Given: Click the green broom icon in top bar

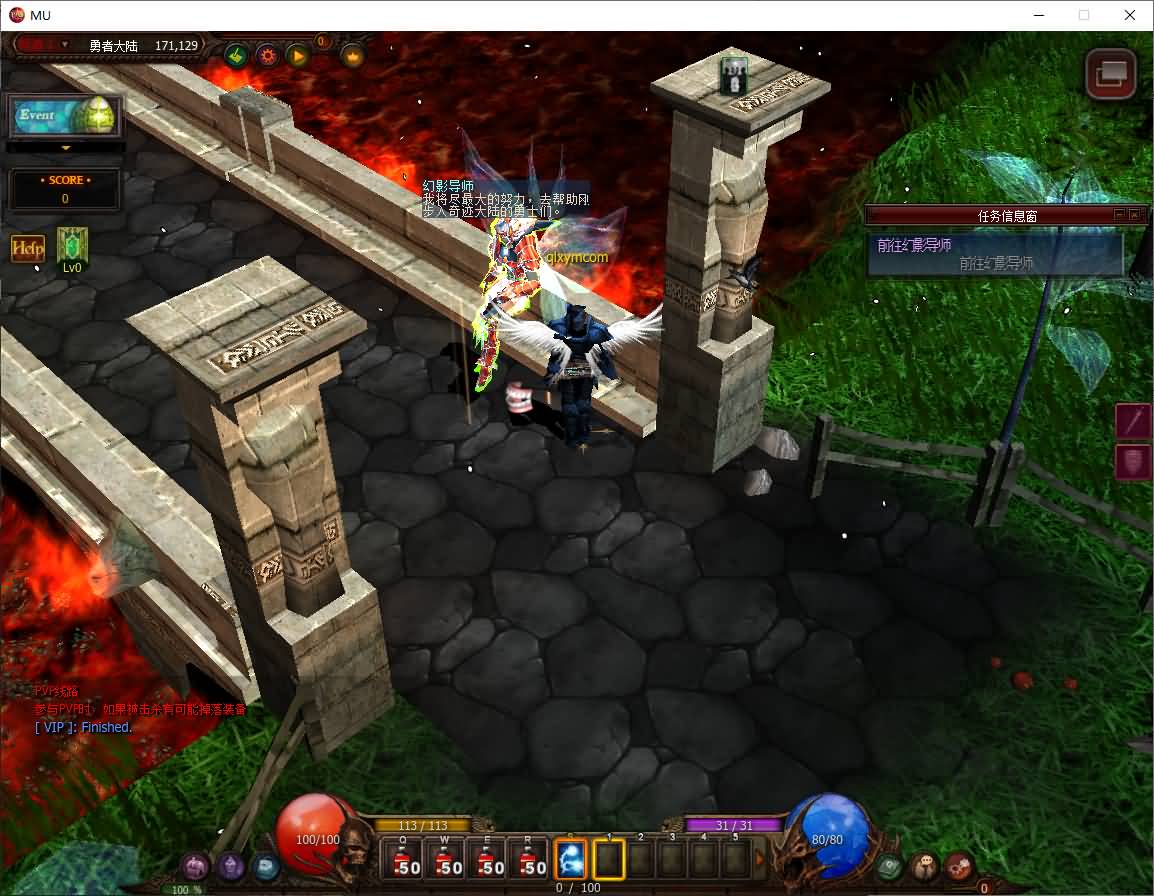Looking at the screenshot, I should [236, 55].
